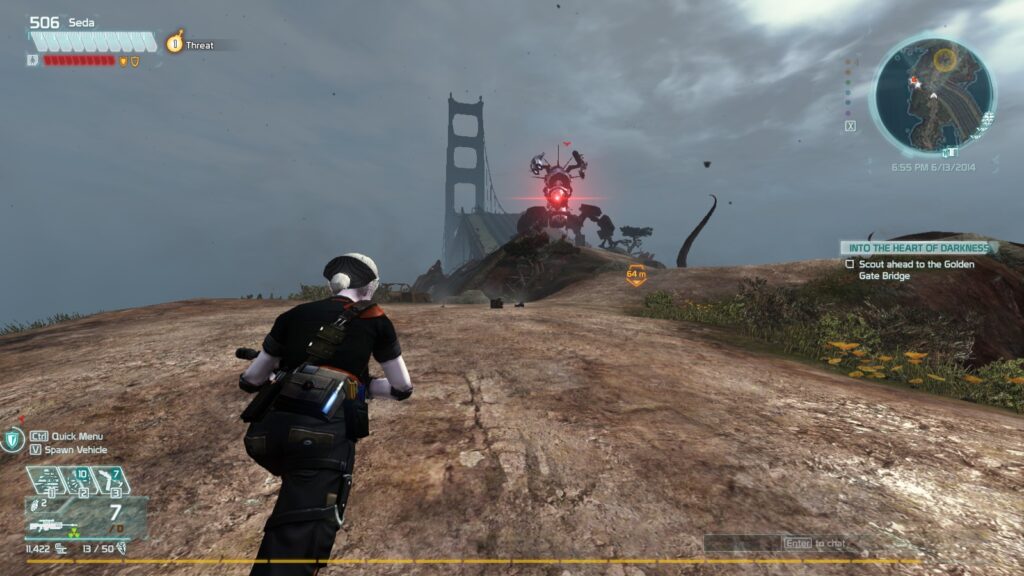The height and width of the screenshot is (576, 1024).
Task: Open the circular minimap
Action: (933, 97)
